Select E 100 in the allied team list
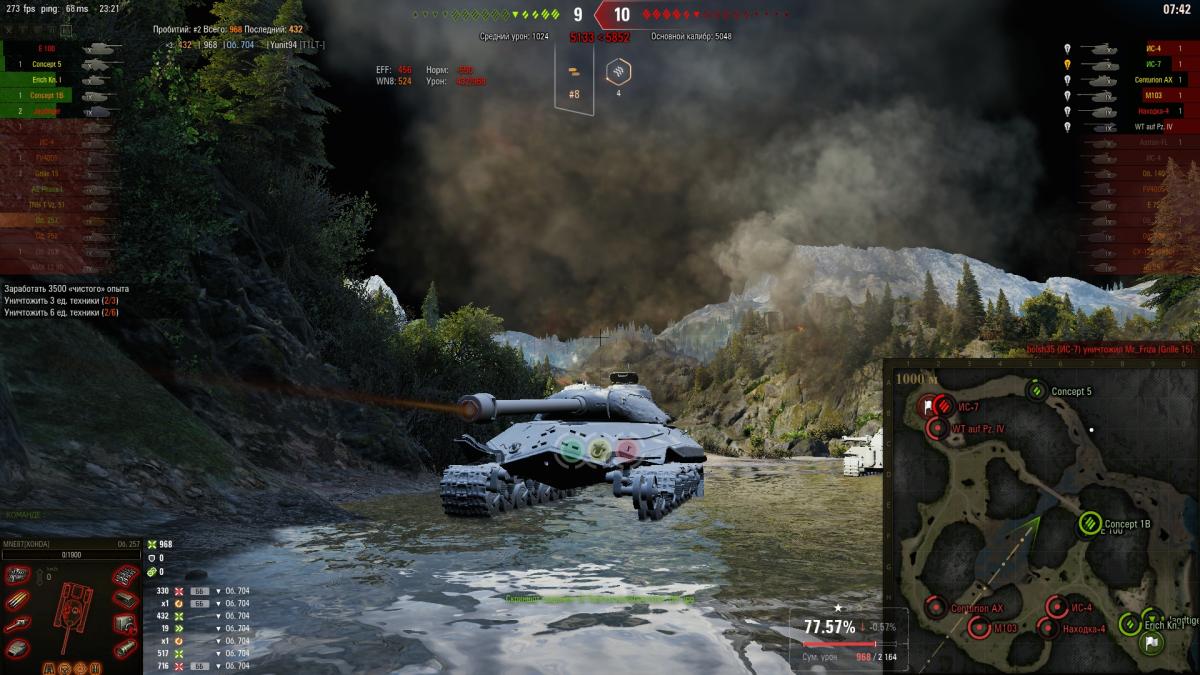The width and height of the screenshot is (1200, 675). click(47, 48)
